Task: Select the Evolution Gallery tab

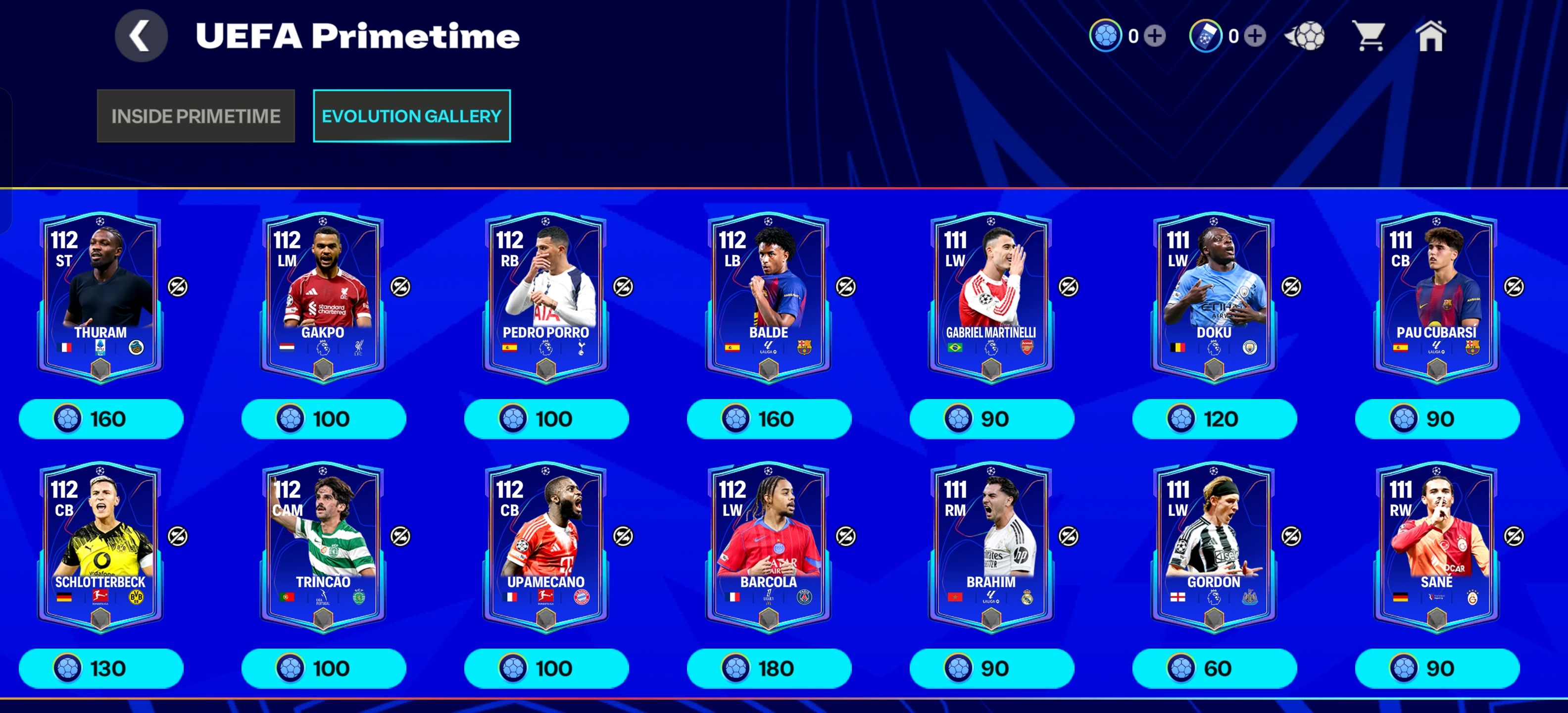Action: click(x=411, y=116)
